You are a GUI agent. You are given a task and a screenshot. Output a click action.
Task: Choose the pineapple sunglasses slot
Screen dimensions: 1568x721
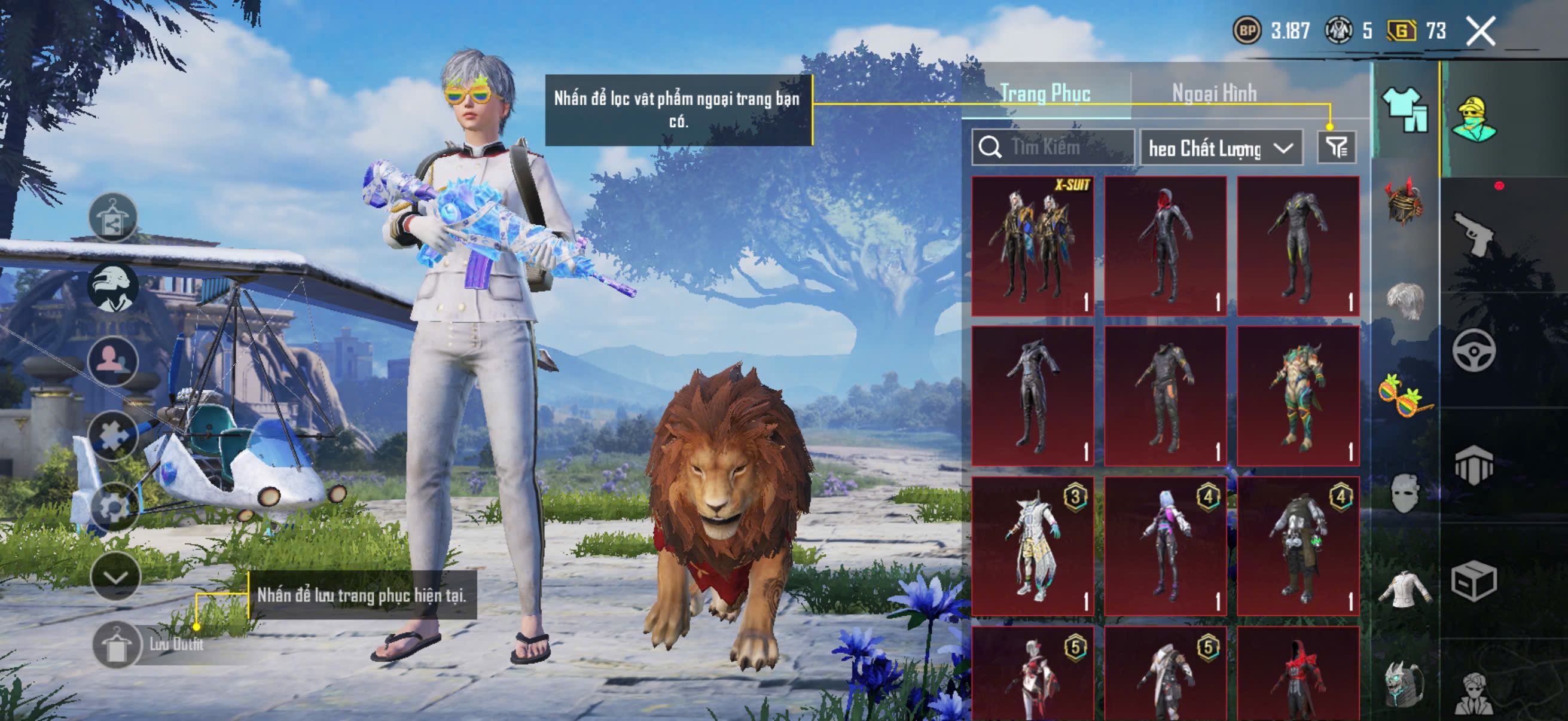(x=1405, y=397)
